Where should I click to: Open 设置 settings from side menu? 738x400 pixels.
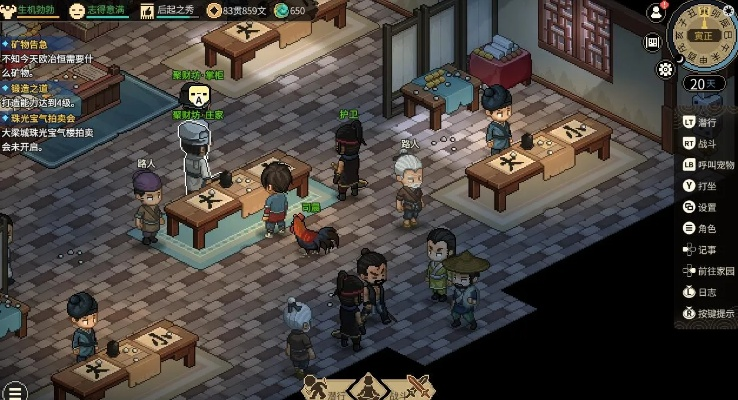pos(706,207)
